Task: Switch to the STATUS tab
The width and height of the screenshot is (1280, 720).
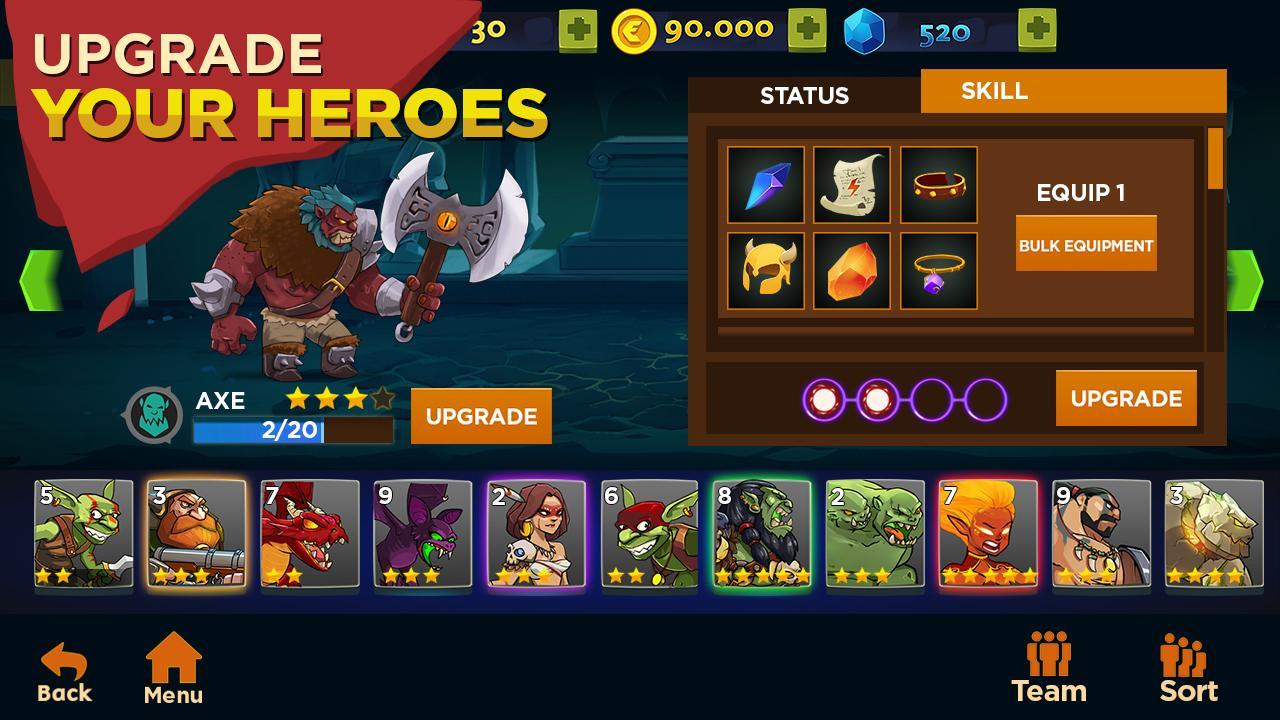Action: (805, 96)
